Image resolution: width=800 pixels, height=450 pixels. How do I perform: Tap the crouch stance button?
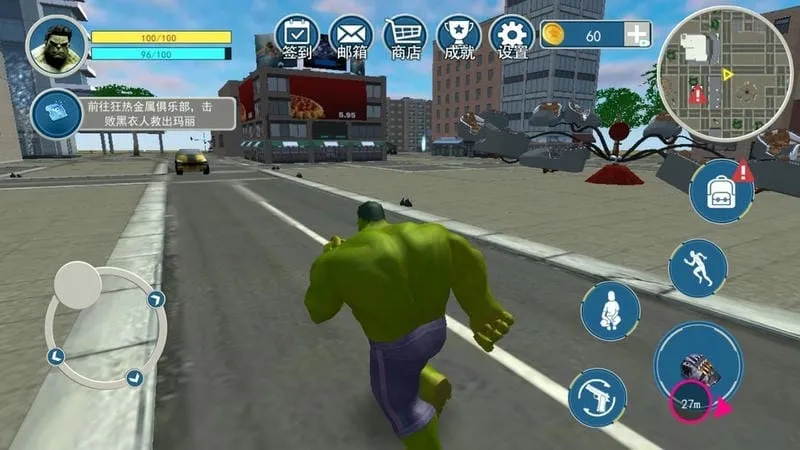610,310
